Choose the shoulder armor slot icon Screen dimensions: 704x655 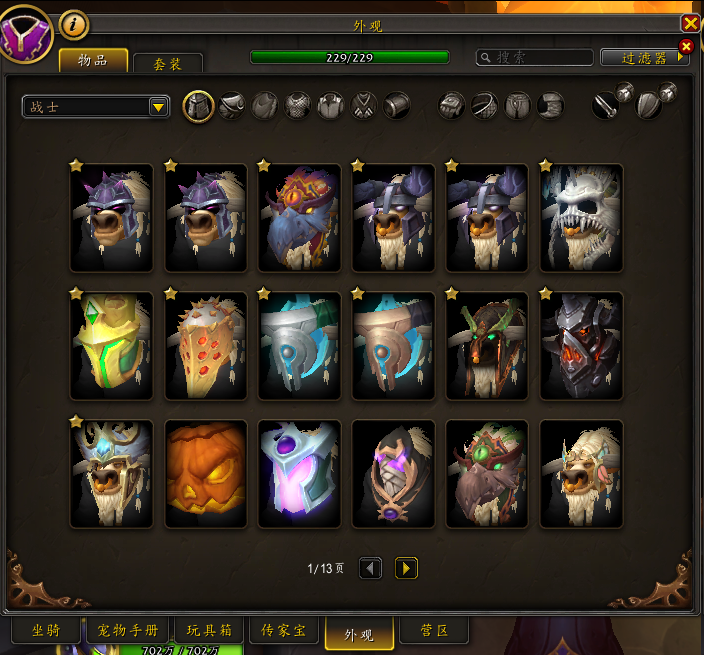(232, 105)
